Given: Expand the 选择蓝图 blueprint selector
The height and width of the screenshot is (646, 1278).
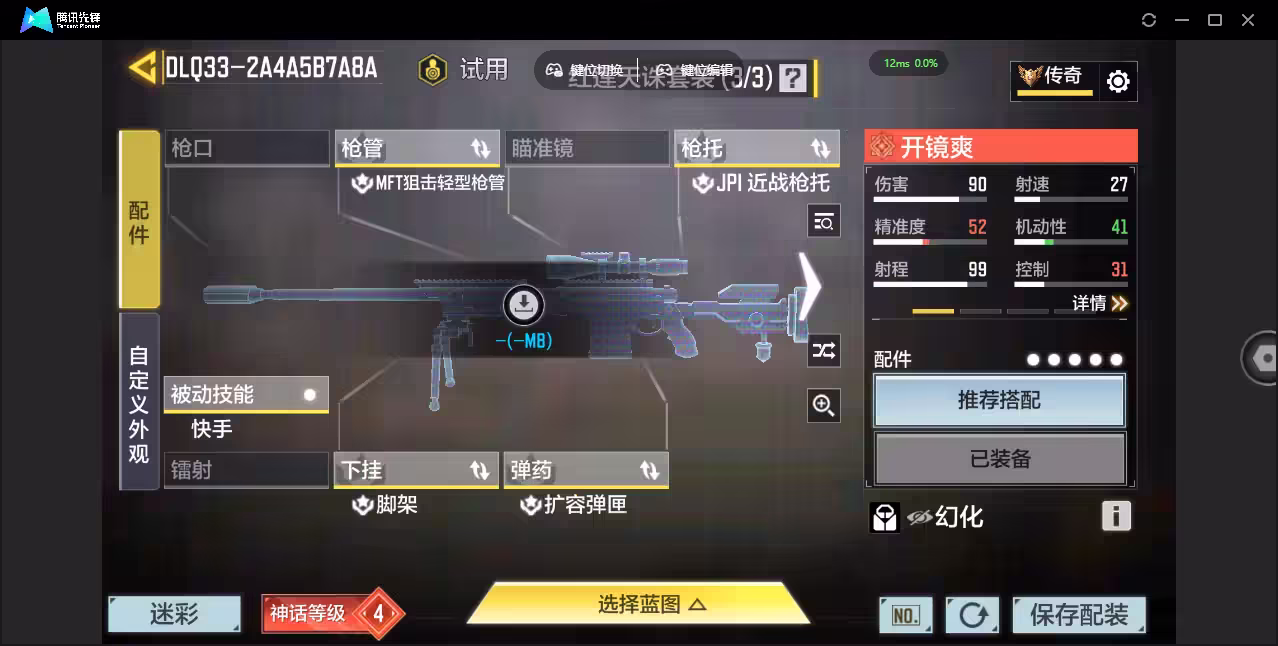Looking at the screenshot, I should tap(638, 604).
